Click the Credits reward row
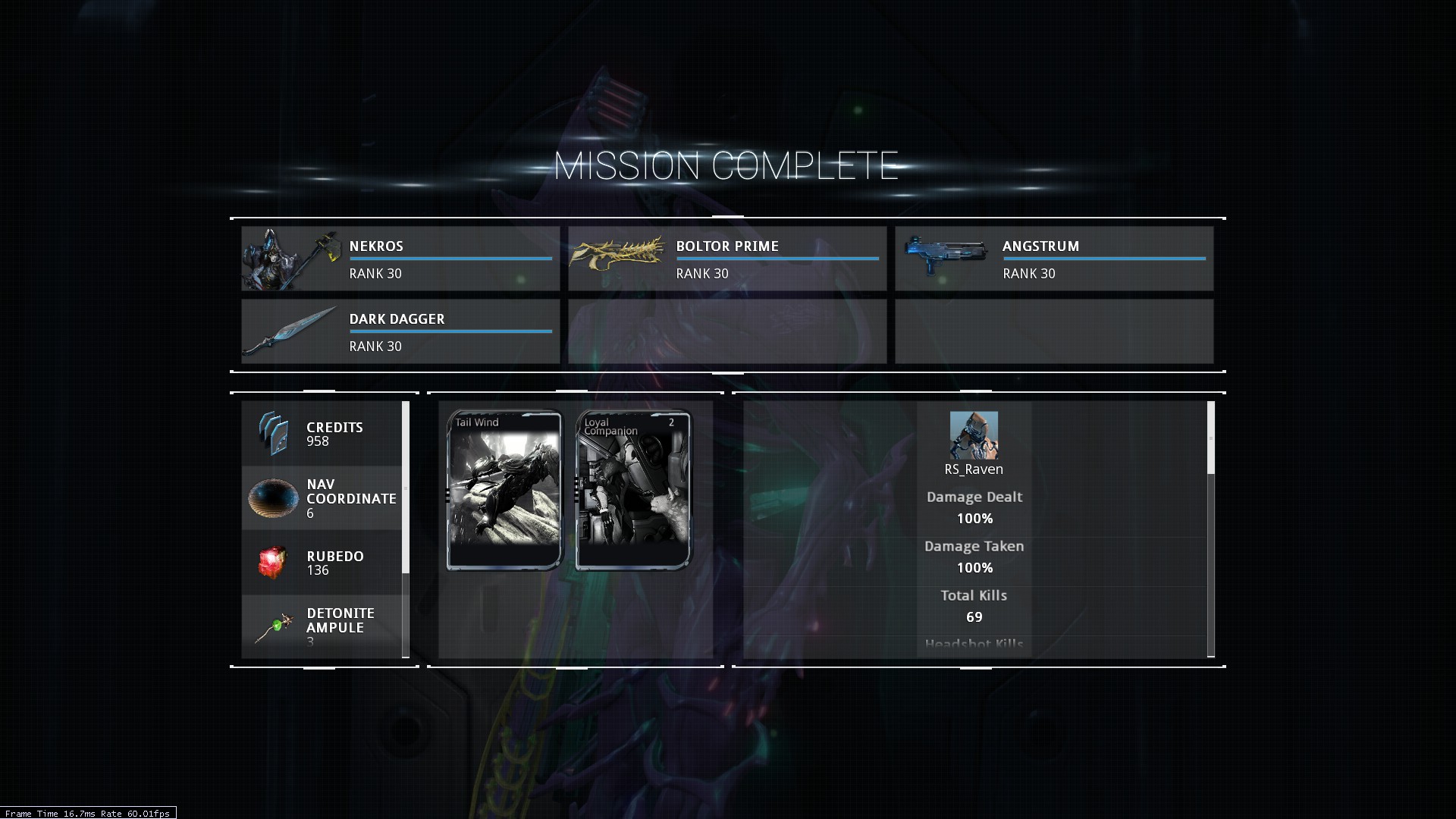 pyautogui.click(x=322, y=434)
